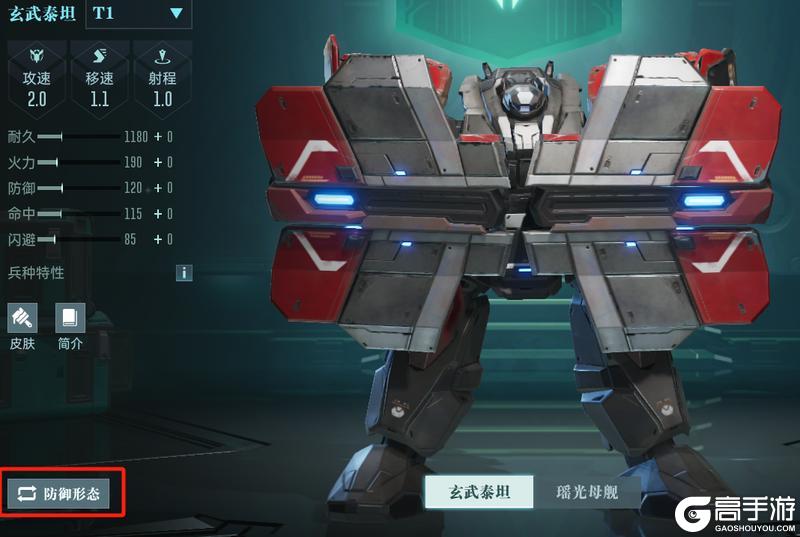Switch to 防御形态 defense form
Image resolution: width=800 pixels, height=537 pixels.
click(58, 493)
